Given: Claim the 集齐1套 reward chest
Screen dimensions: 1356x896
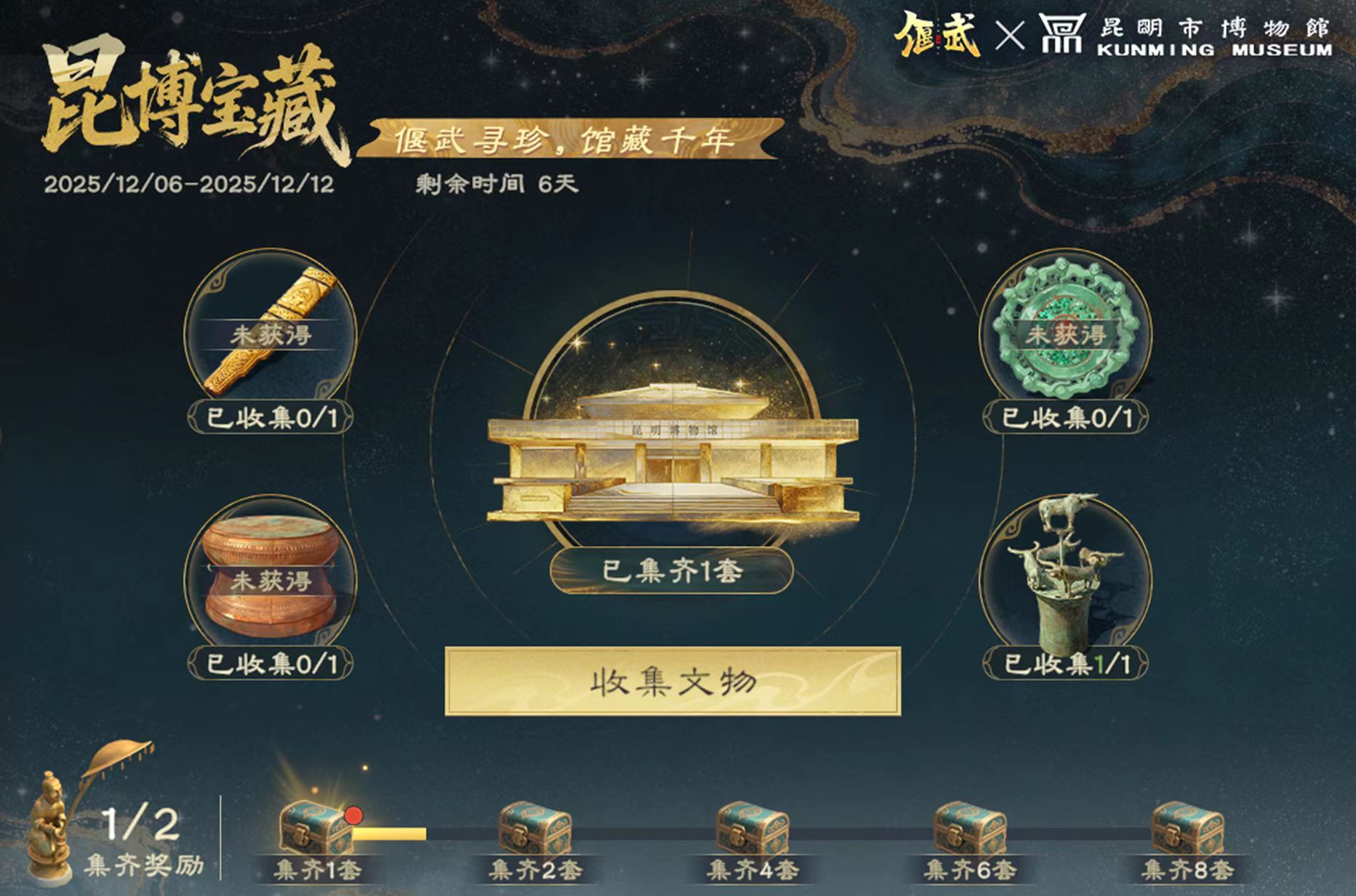Looking at the screenshot, I should click(x=317, y=829).
